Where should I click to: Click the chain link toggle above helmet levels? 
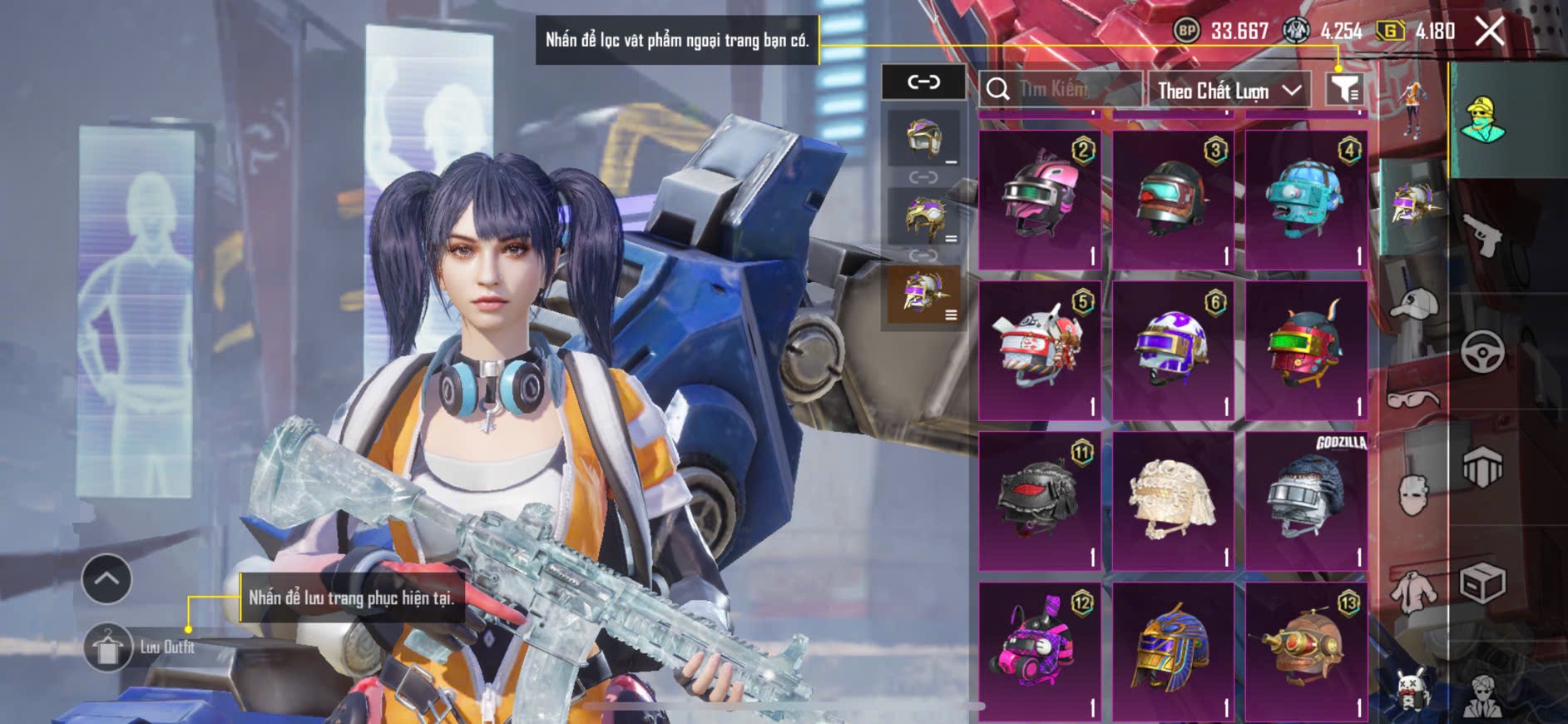[x=923, y=82]
